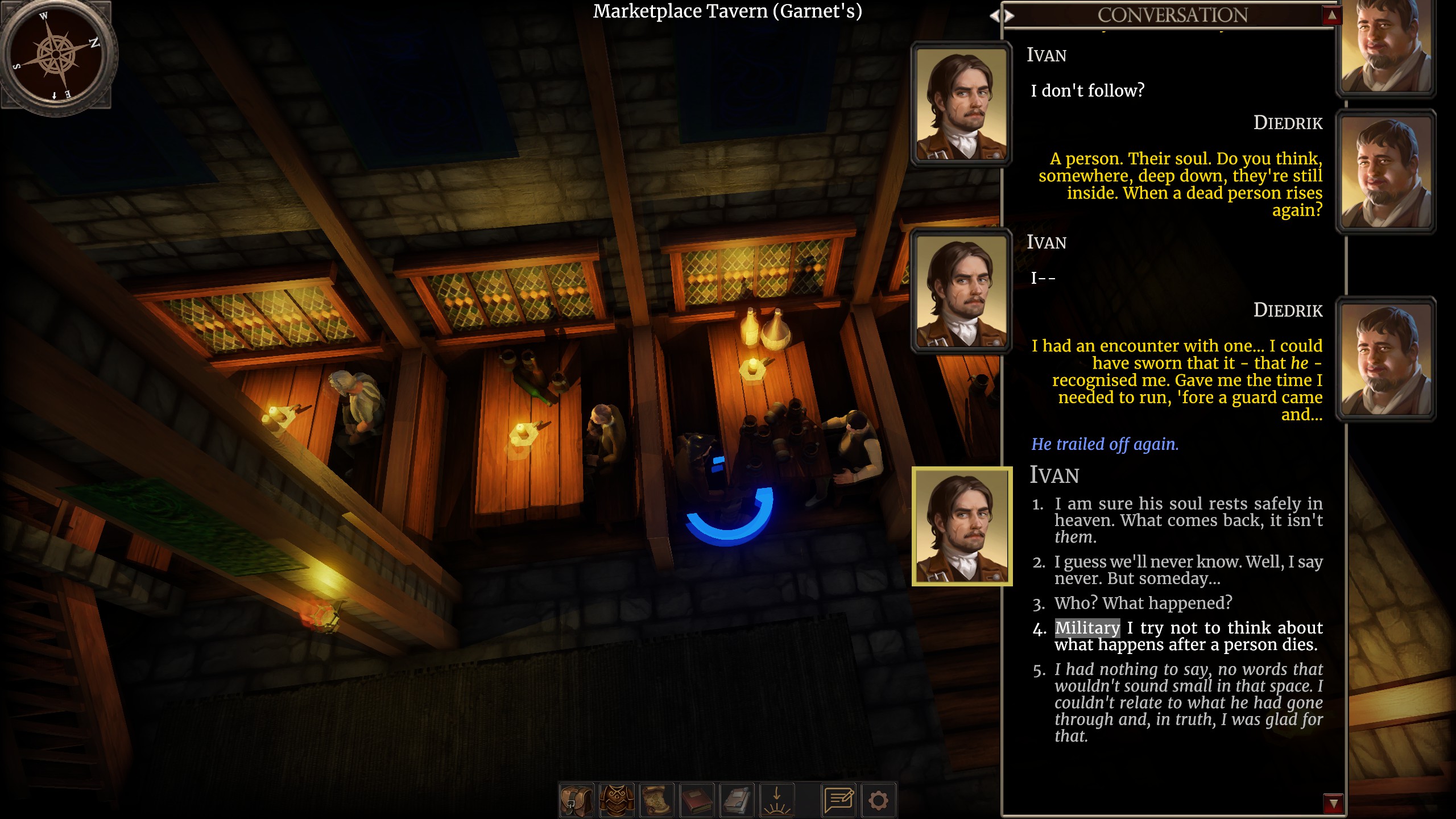Open the armor character equipment screen
Screen dimensions: 1456x819
[x=617, y=800]
